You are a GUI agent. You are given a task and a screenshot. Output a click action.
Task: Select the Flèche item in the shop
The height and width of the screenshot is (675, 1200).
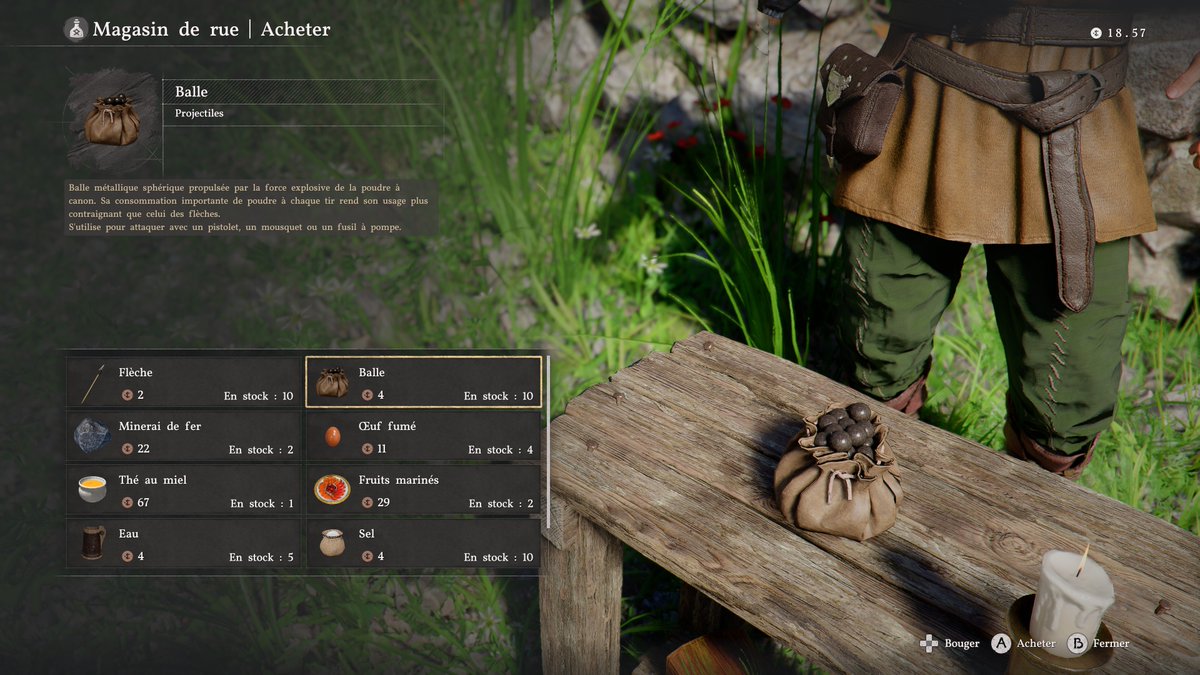point(183,382)
